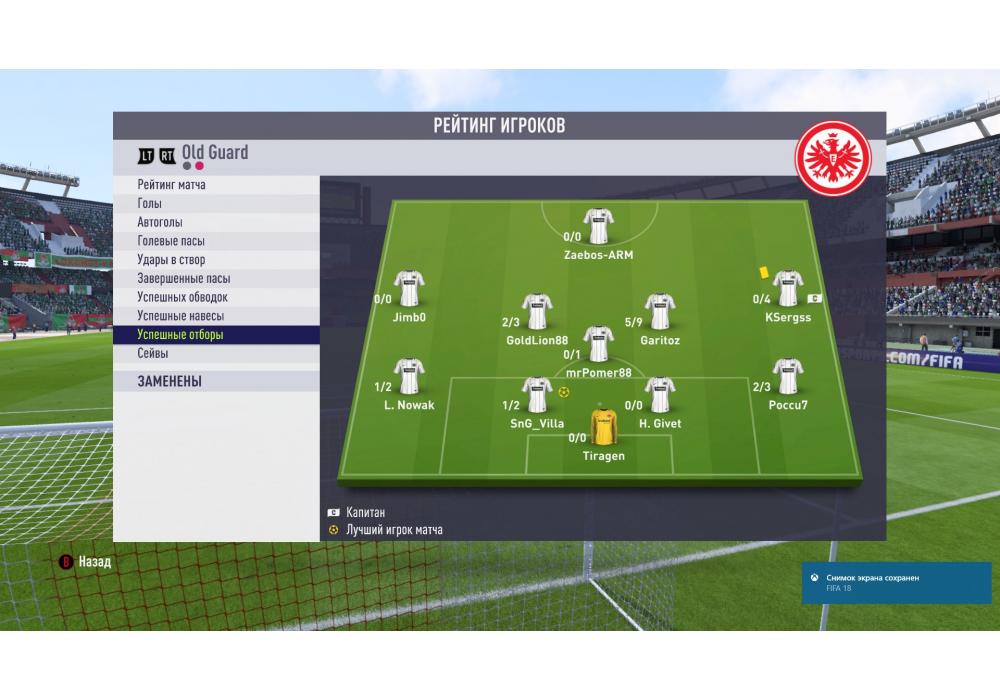Select striker Zaebos-ARM on the pitch
The height and width of the screenshot is (700, 1000).
[x=598, y=227]
